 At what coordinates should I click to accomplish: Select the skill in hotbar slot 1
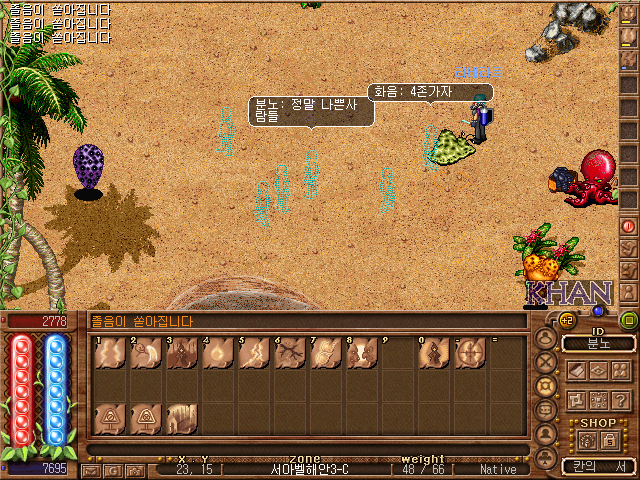108,354
